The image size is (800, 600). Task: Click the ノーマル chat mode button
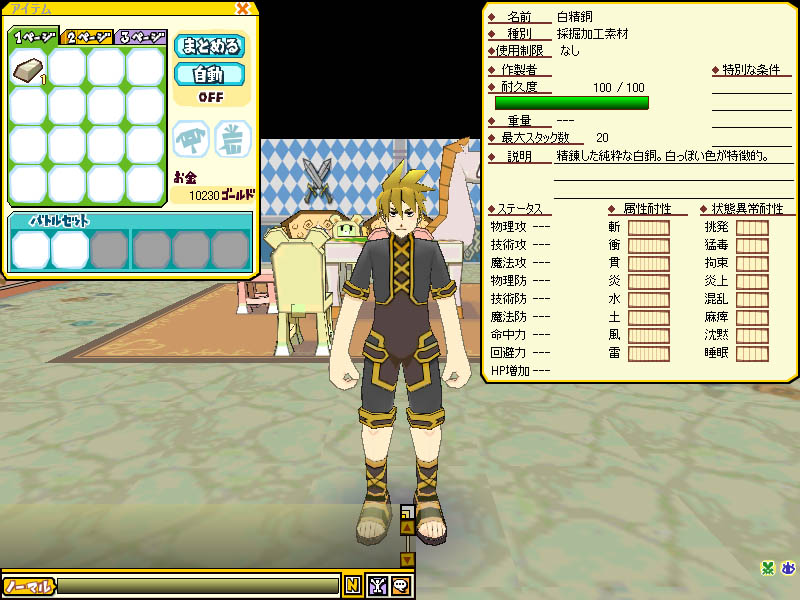(x=28, y=586)
